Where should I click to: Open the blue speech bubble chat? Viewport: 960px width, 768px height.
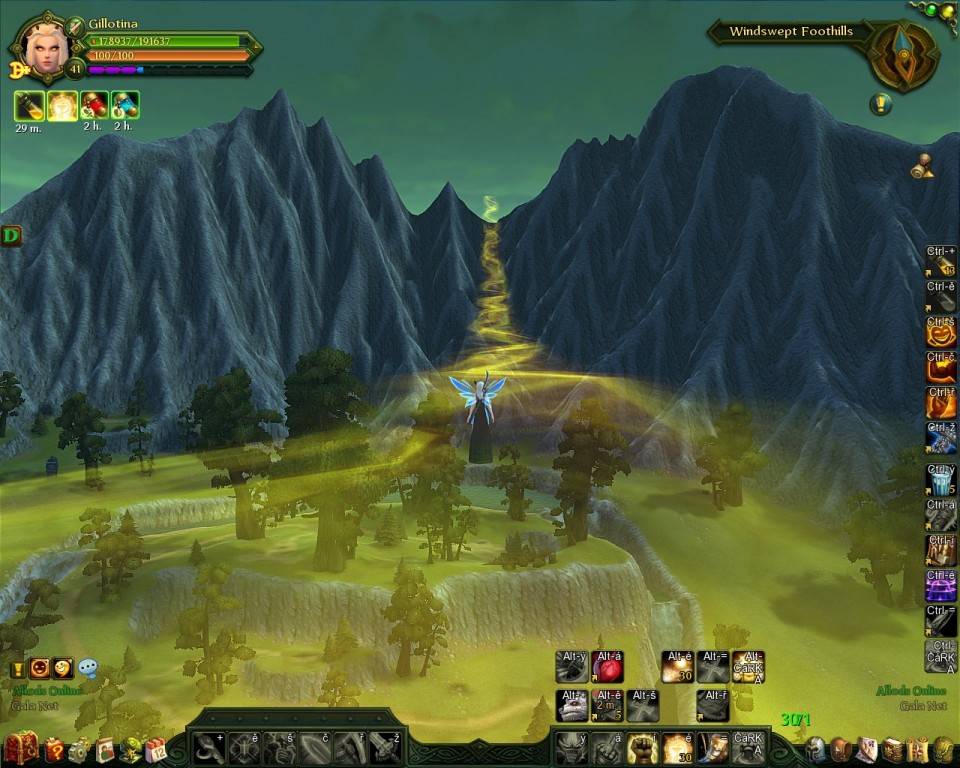click(88, 668)
